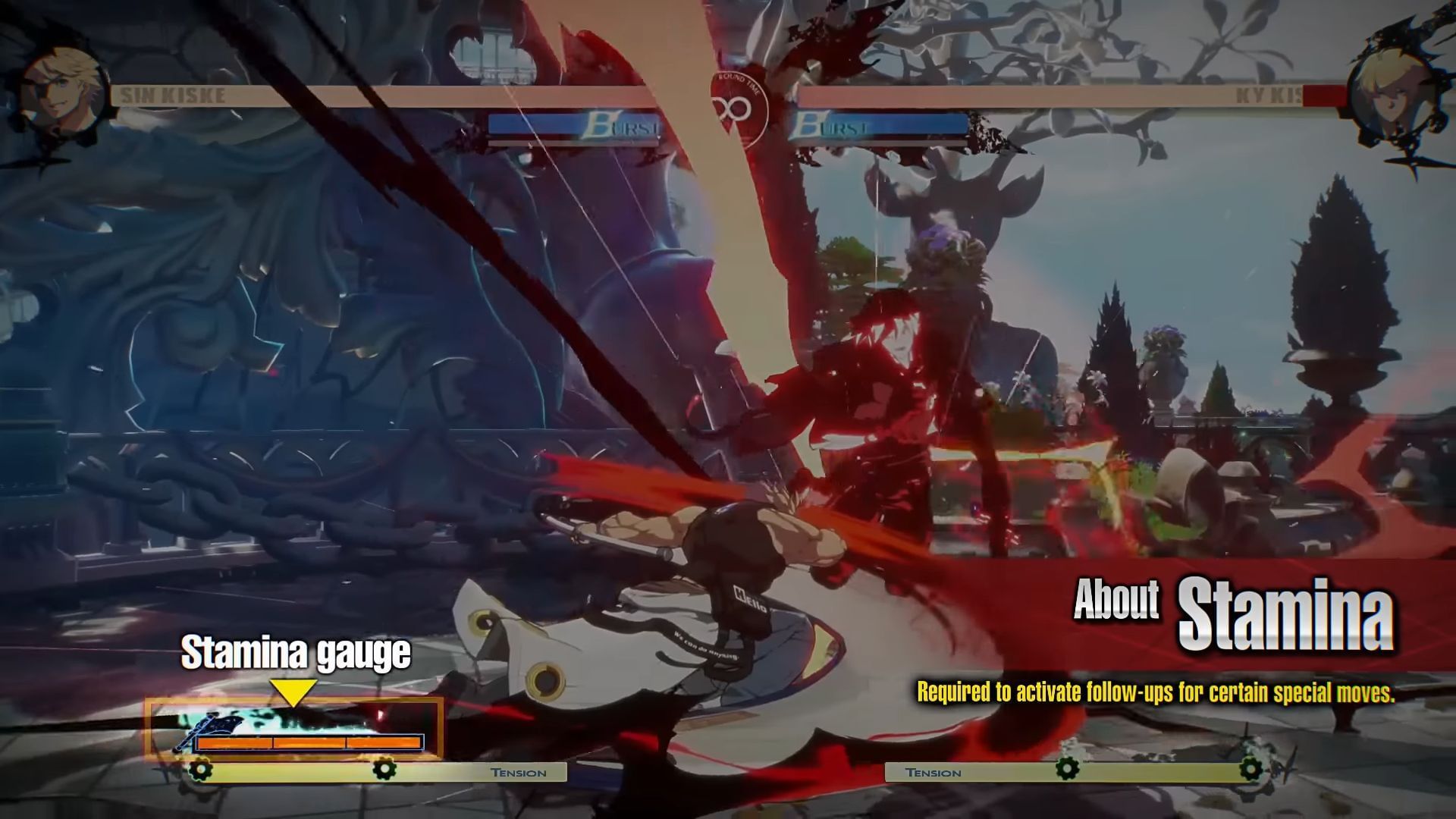This screenshot has width=1456, height=819.
Task: Click the infinity round timer icon
Action: [x=730, y=106]
